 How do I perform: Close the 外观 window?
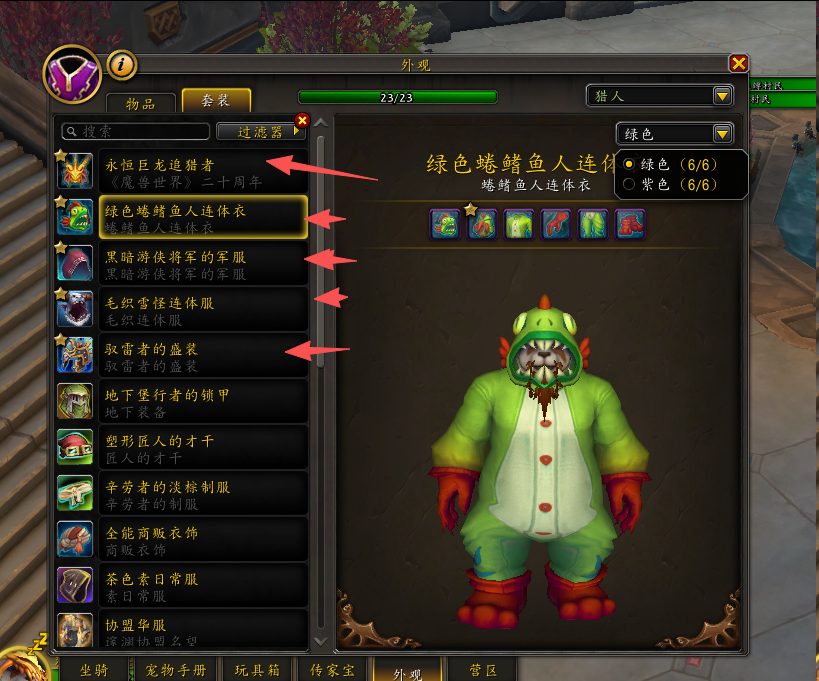[x=739, y=64]
